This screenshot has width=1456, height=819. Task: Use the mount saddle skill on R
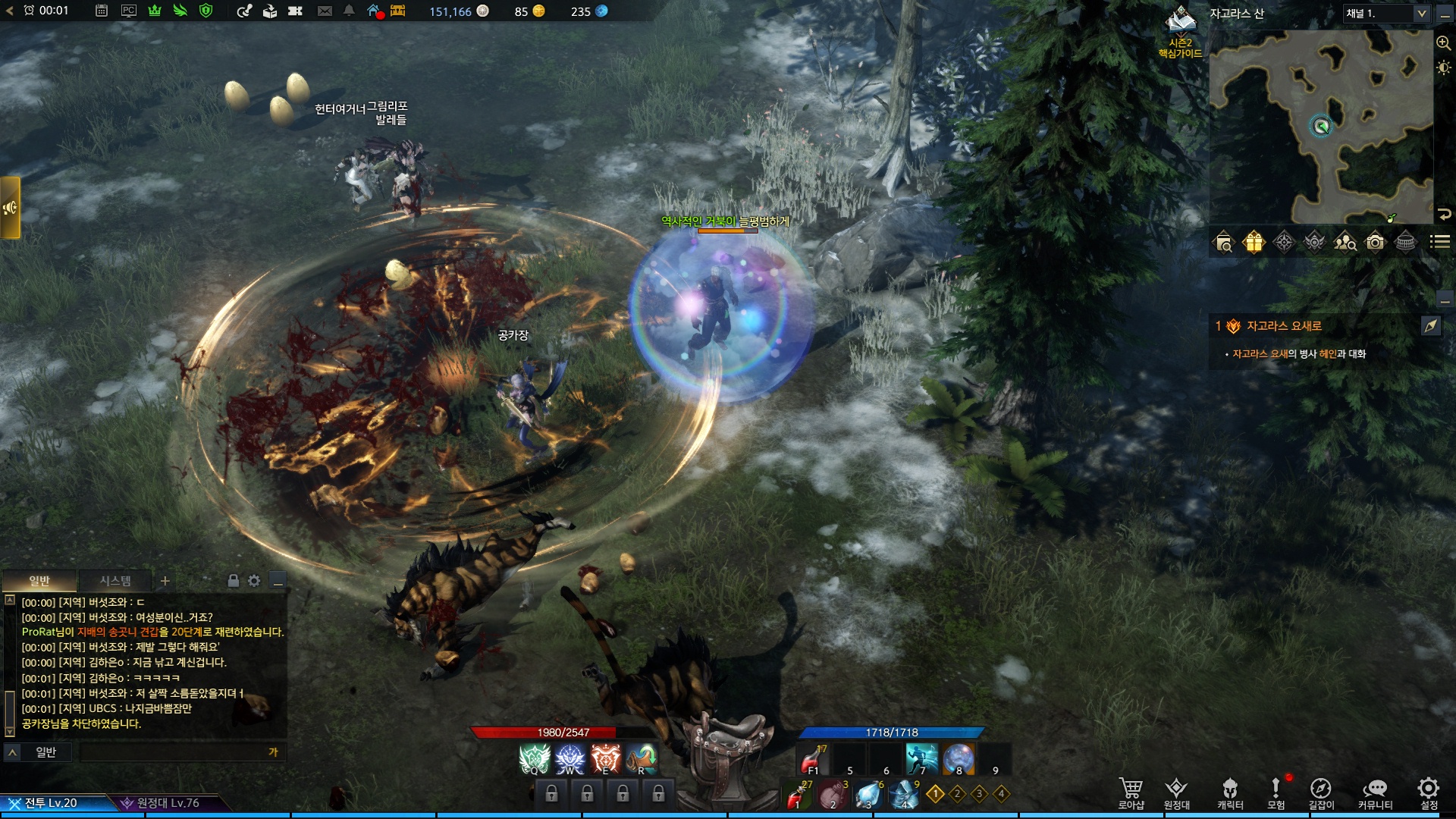pos(642,758)
